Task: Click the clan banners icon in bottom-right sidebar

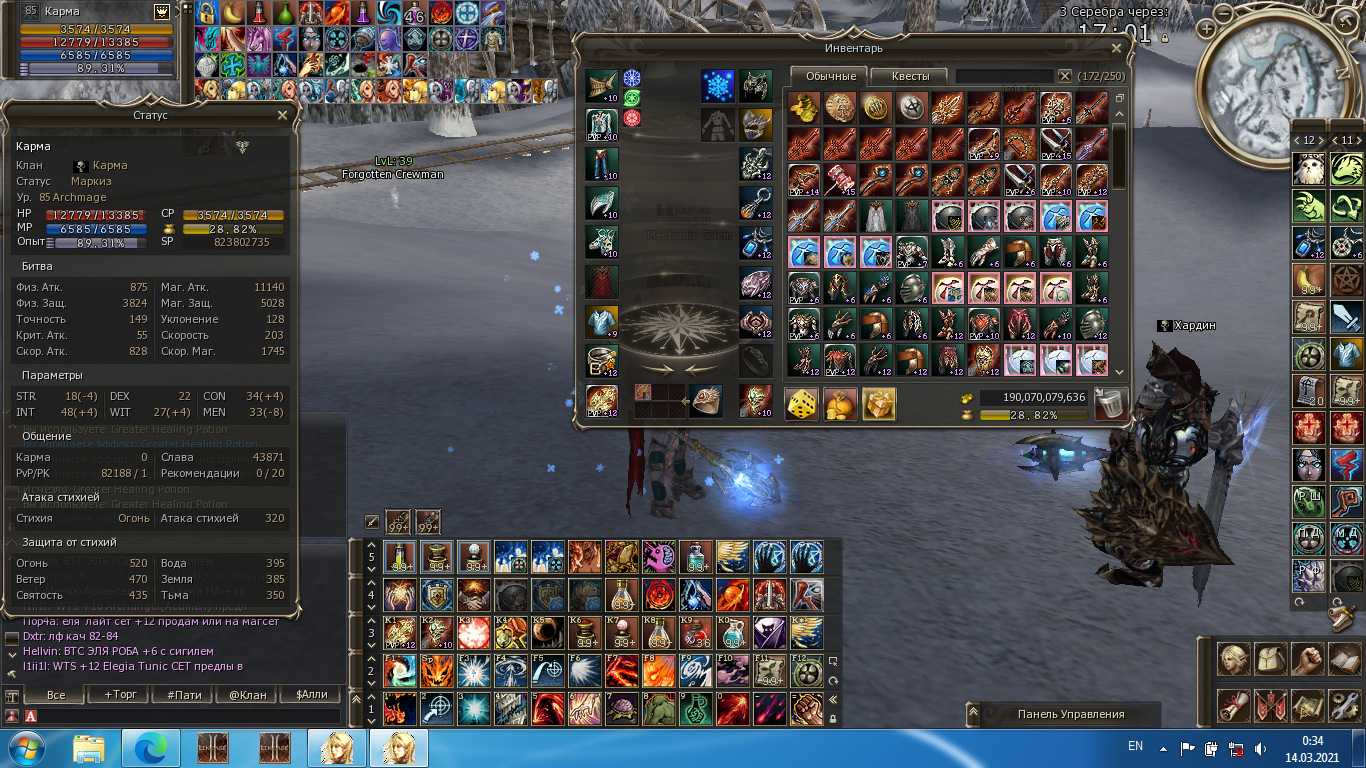Action: 1270,704
